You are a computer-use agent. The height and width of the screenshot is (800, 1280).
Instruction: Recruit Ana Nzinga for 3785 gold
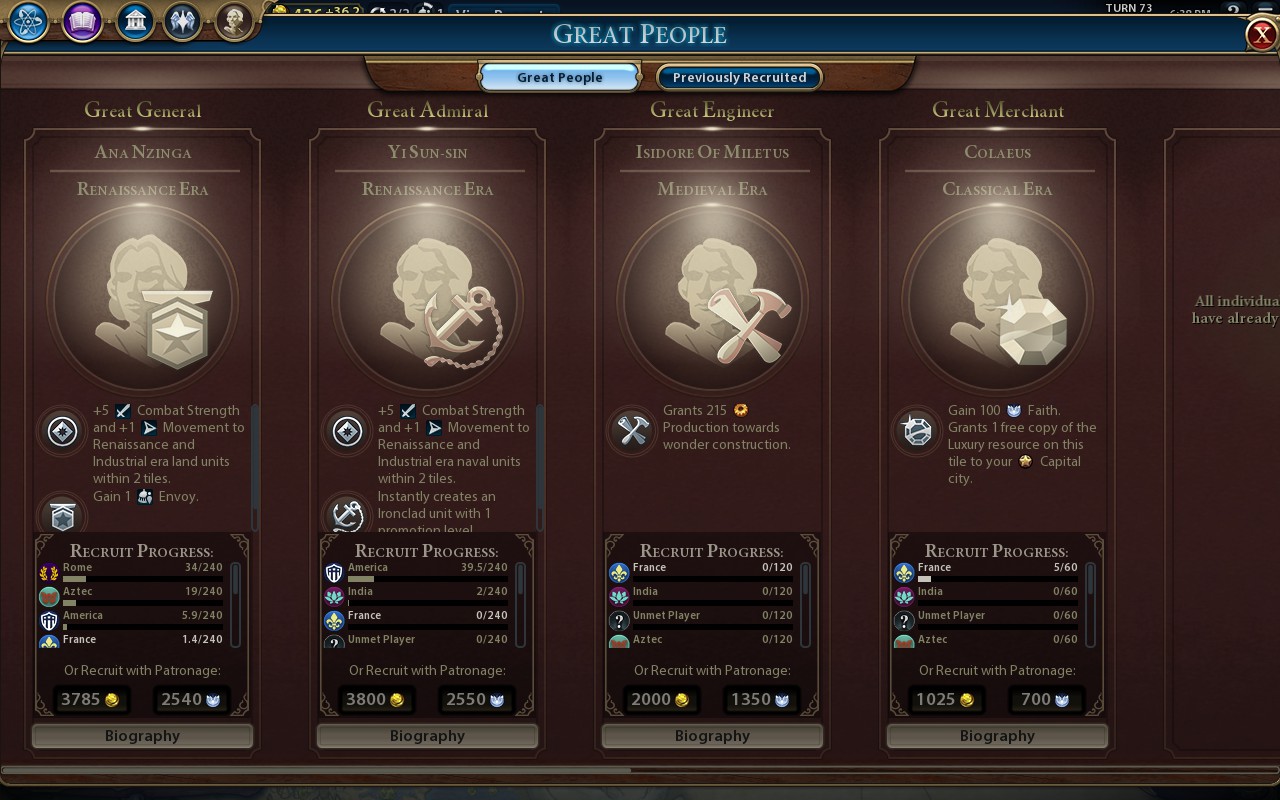coord(90,699)
